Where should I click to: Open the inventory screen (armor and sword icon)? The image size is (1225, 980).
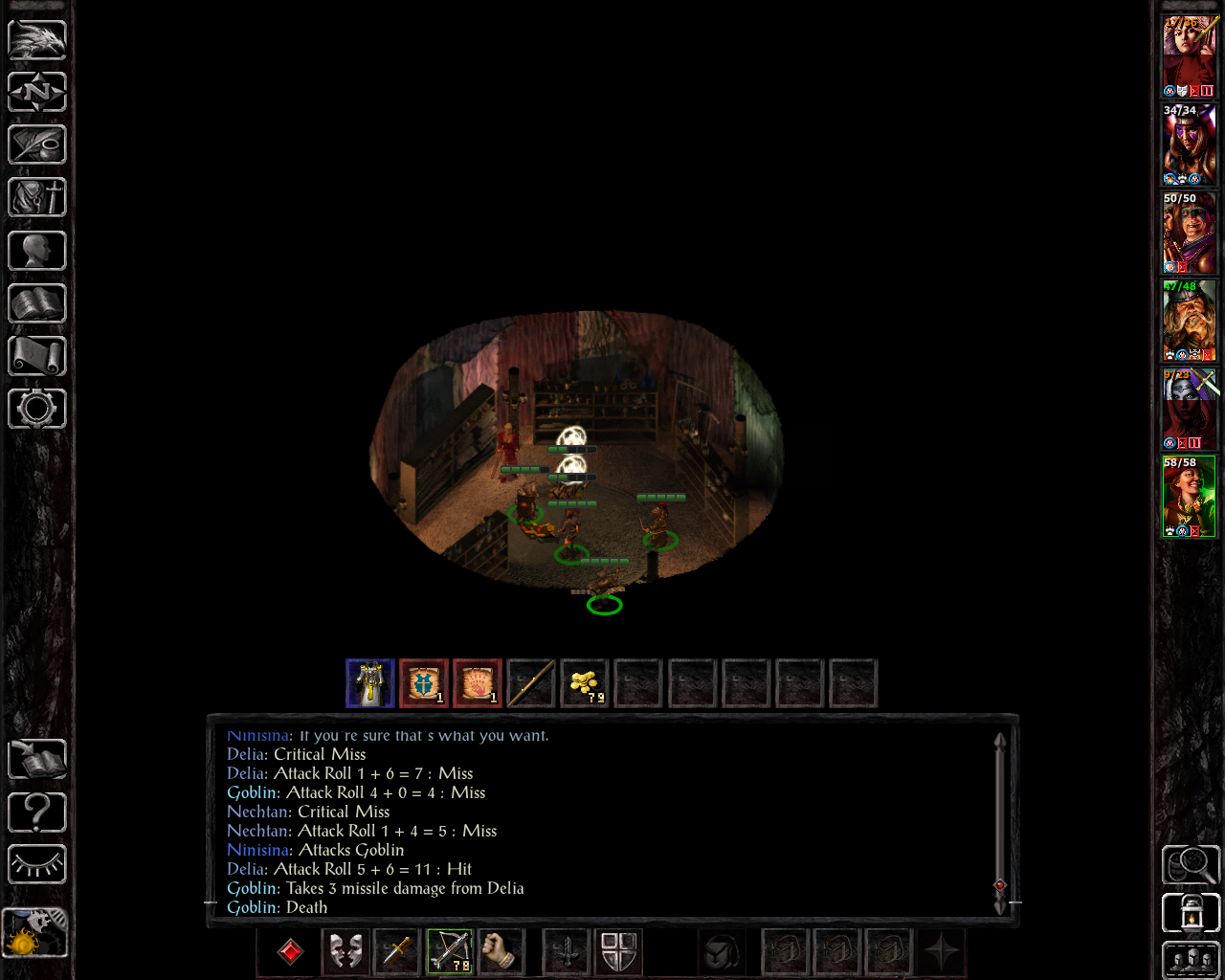(x=37, y=198)
